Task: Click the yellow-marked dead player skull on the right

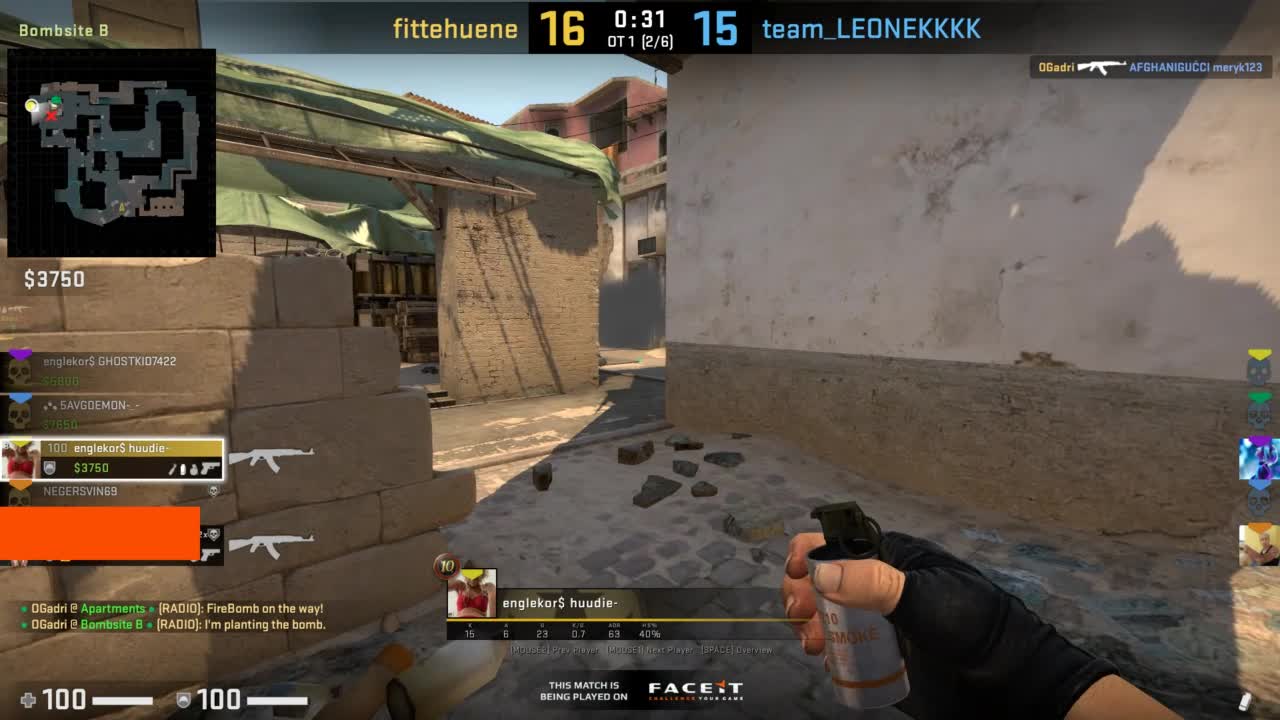Action: point(1259,369)
